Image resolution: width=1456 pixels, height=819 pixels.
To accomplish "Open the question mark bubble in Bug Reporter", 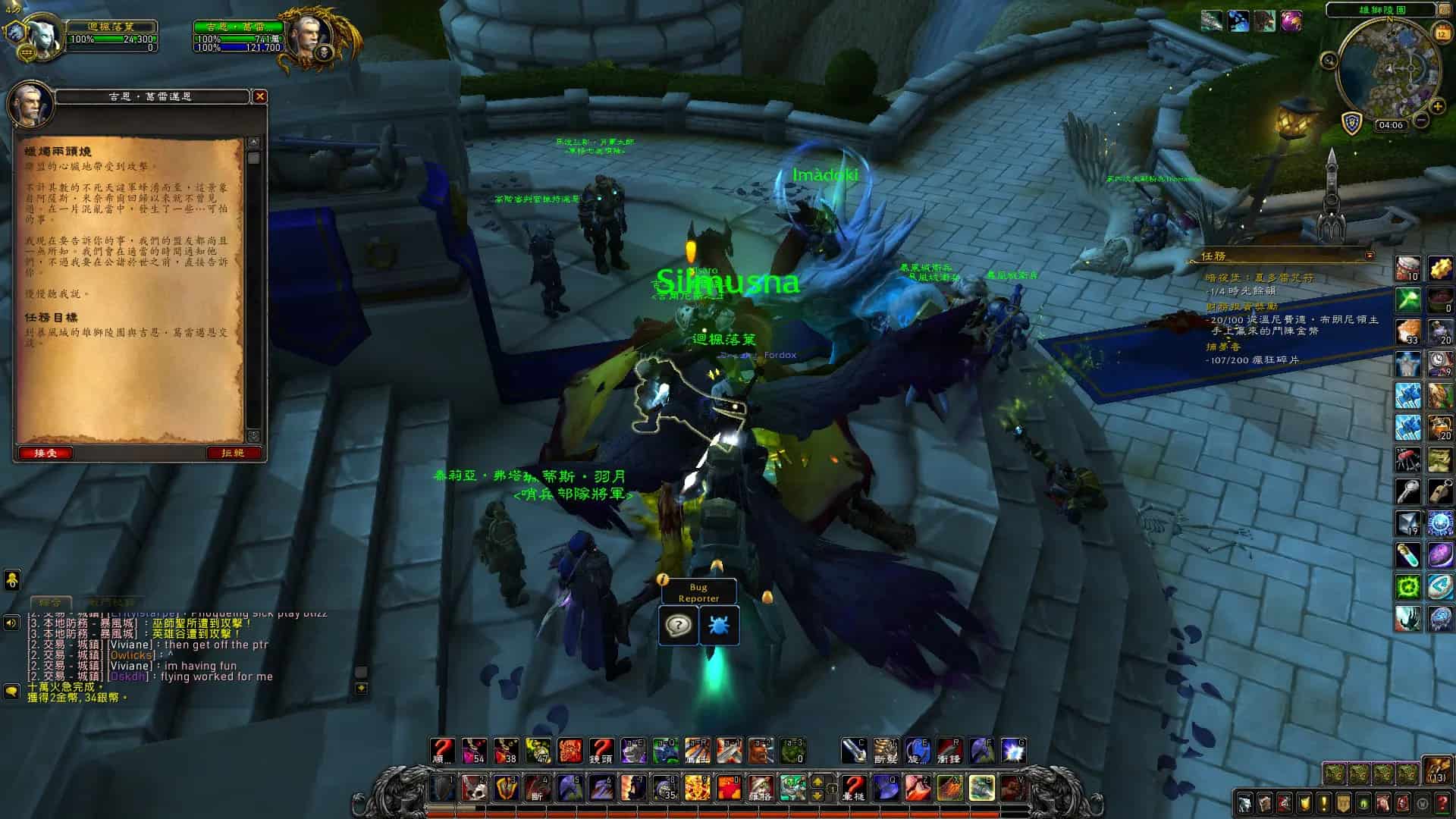I will pyautogui.click(x=678, y=626).
